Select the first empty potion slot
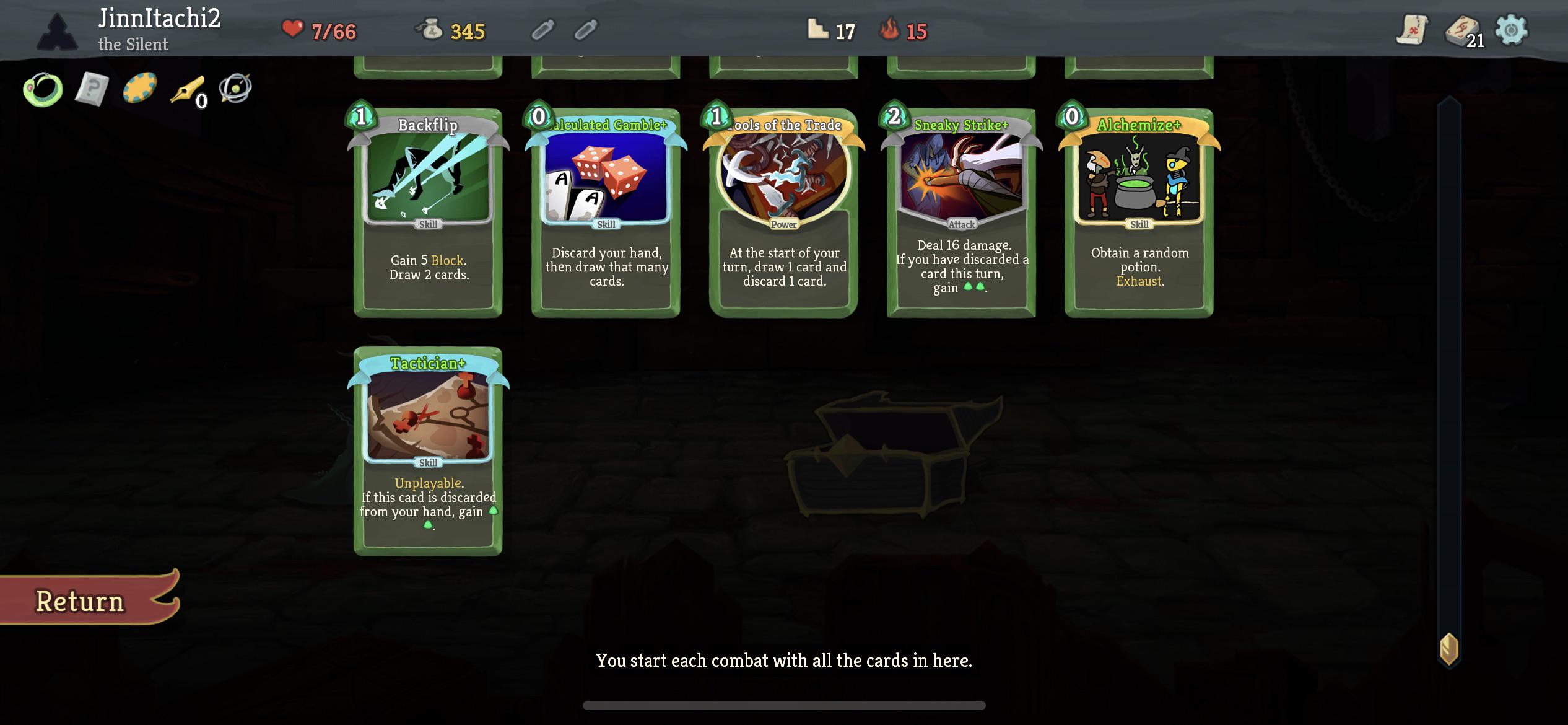 [x=544, y=29]
